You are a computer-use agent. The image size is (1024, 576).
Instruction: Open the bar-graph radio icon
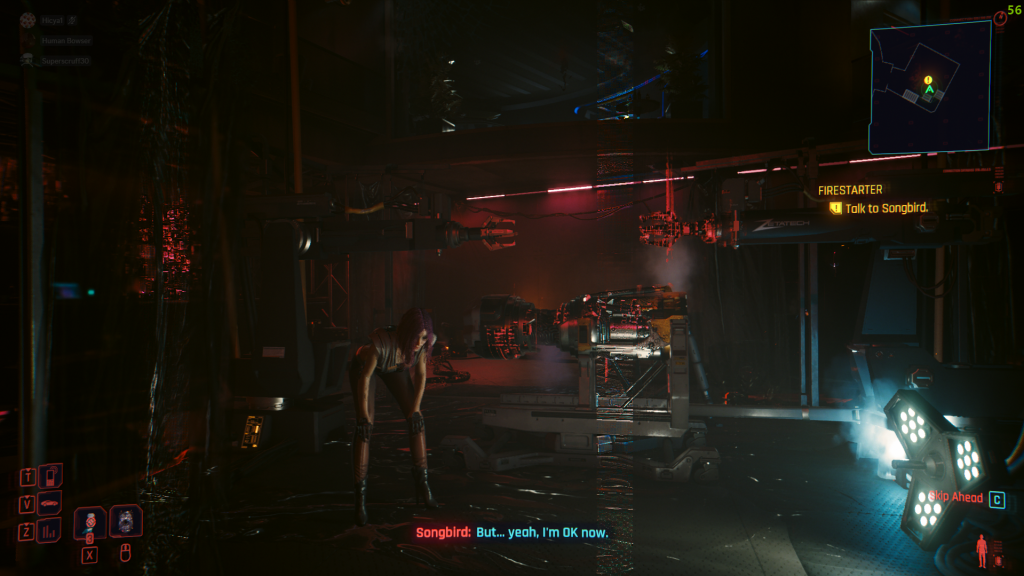point(49,530)
